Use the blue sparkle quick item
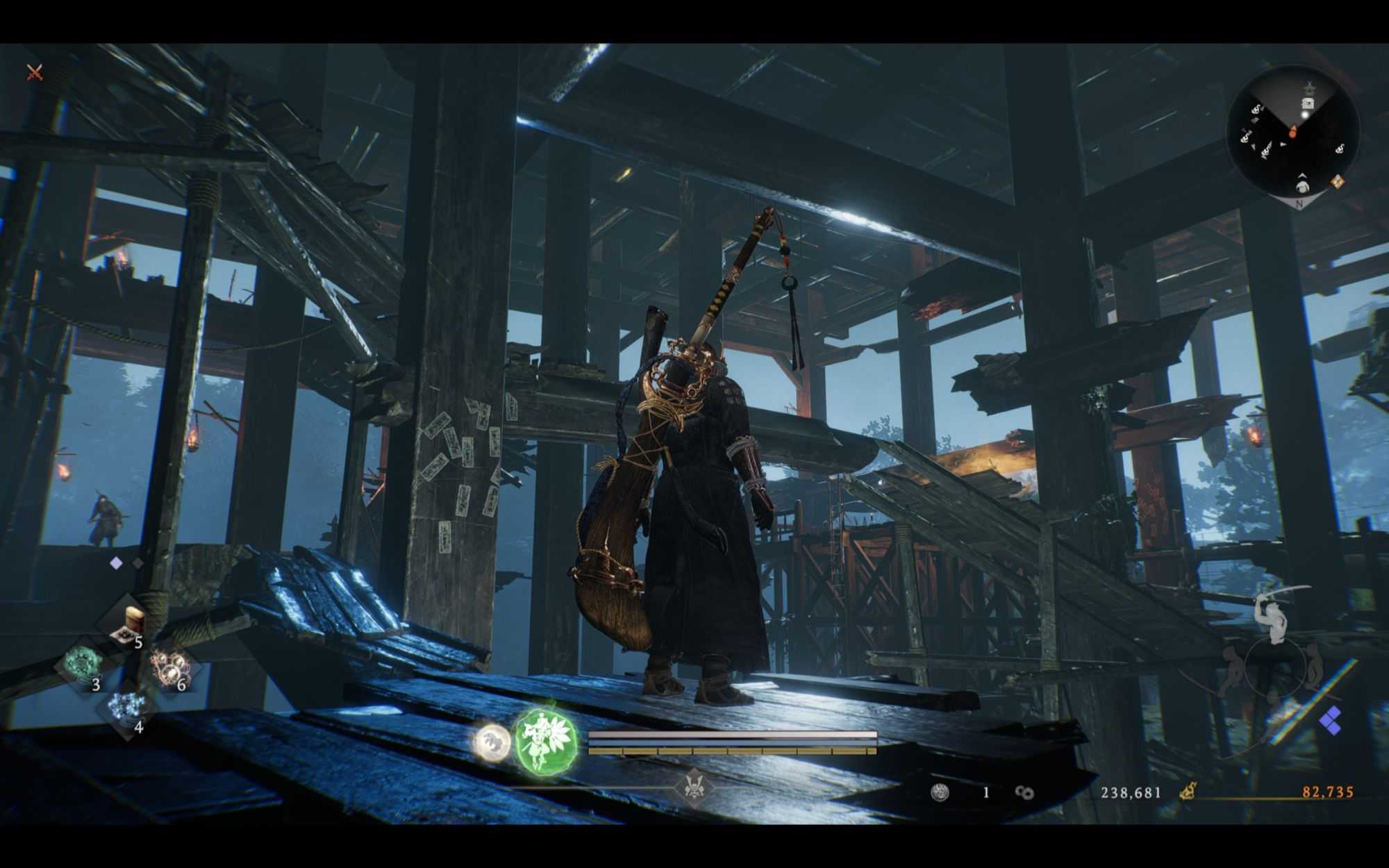This screenshot has height=868, width=1389. 128,708
